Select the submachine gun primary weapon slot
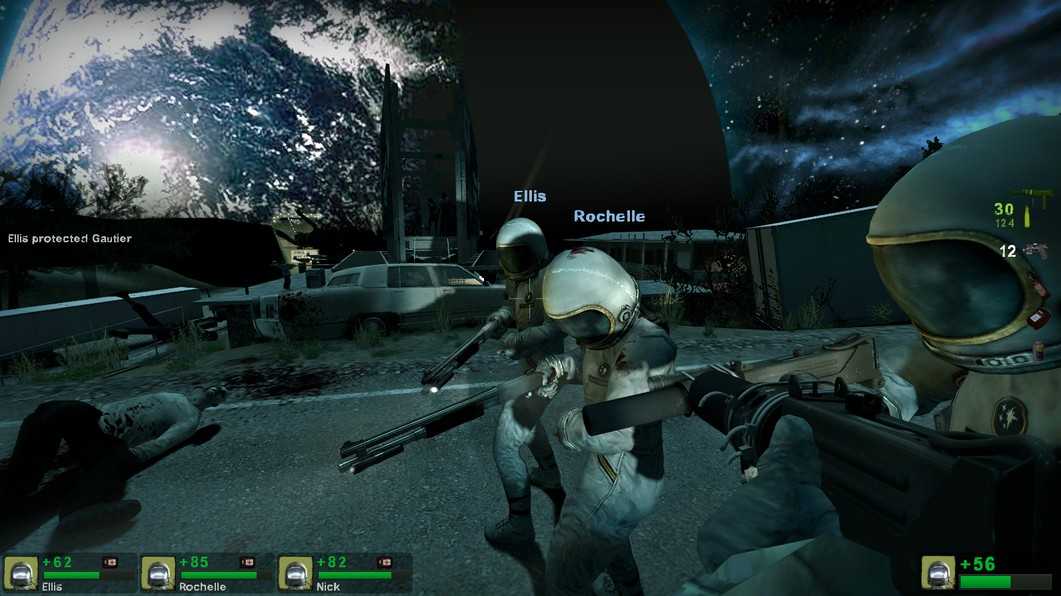 1030,193
